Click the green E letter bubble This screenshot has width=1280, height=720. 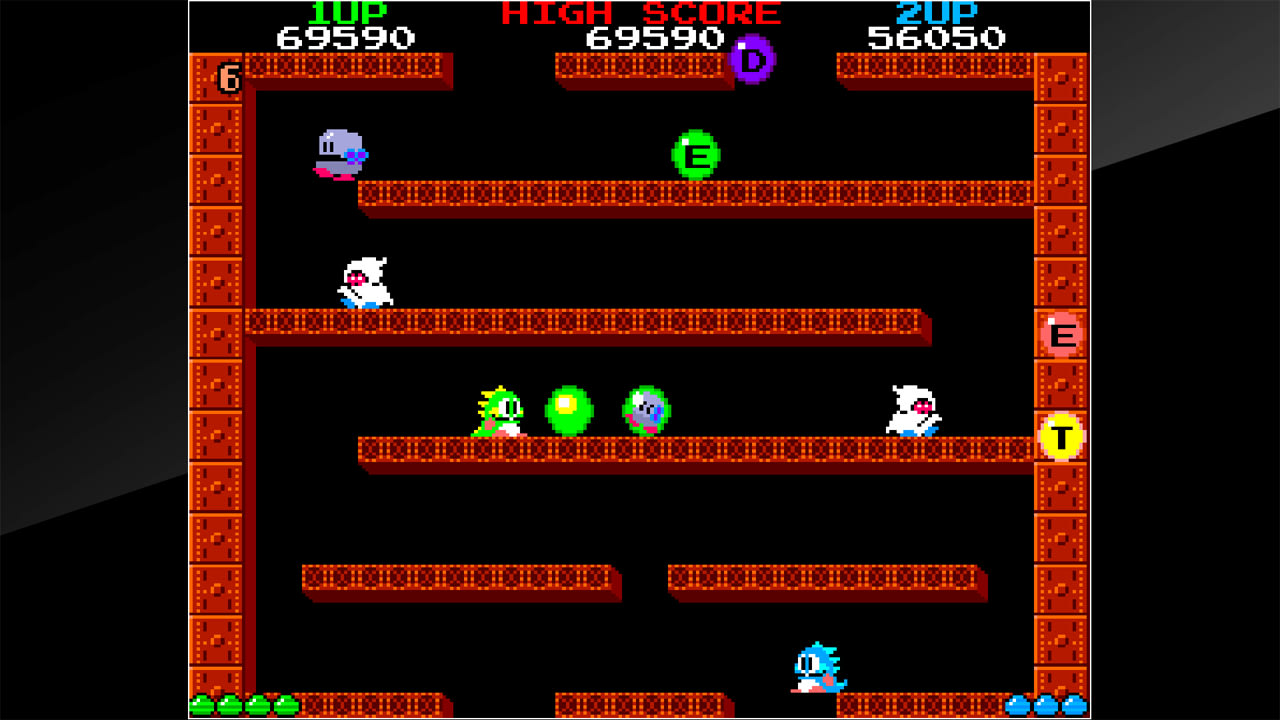(x=695, y=156)
